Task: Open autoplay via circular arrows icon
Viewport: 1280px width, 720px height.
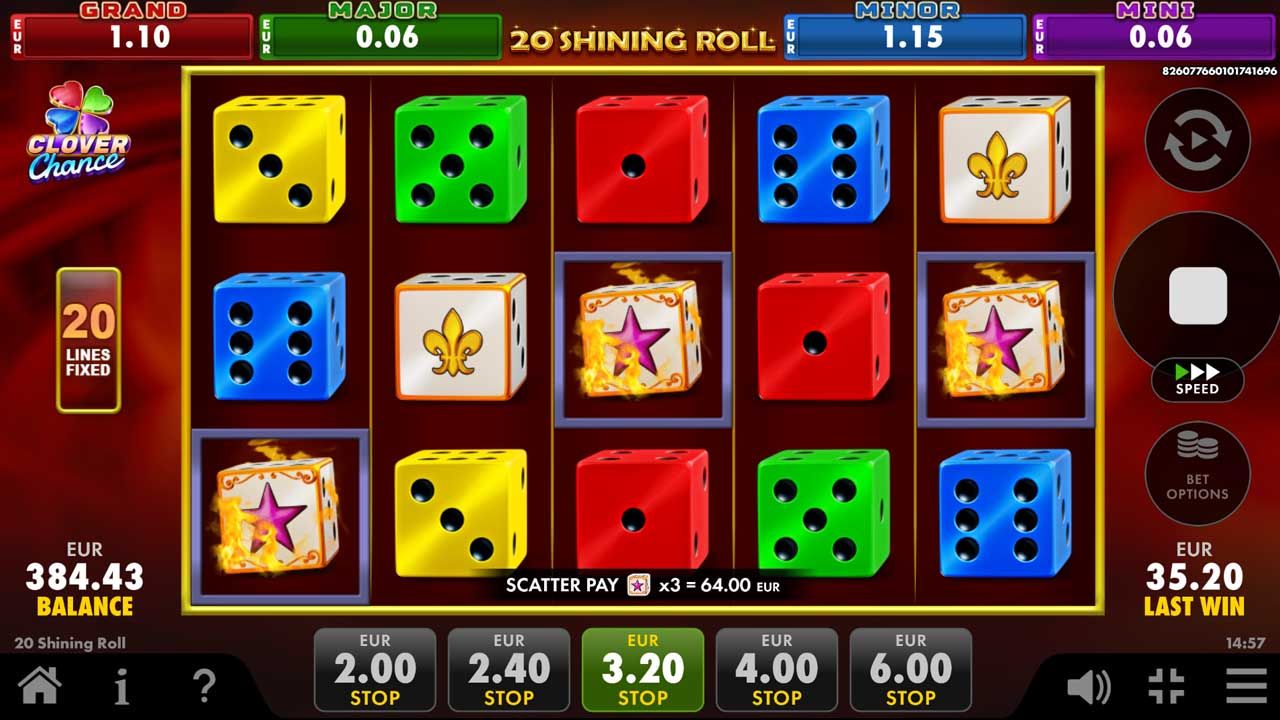Action: tap(1197, 140)
